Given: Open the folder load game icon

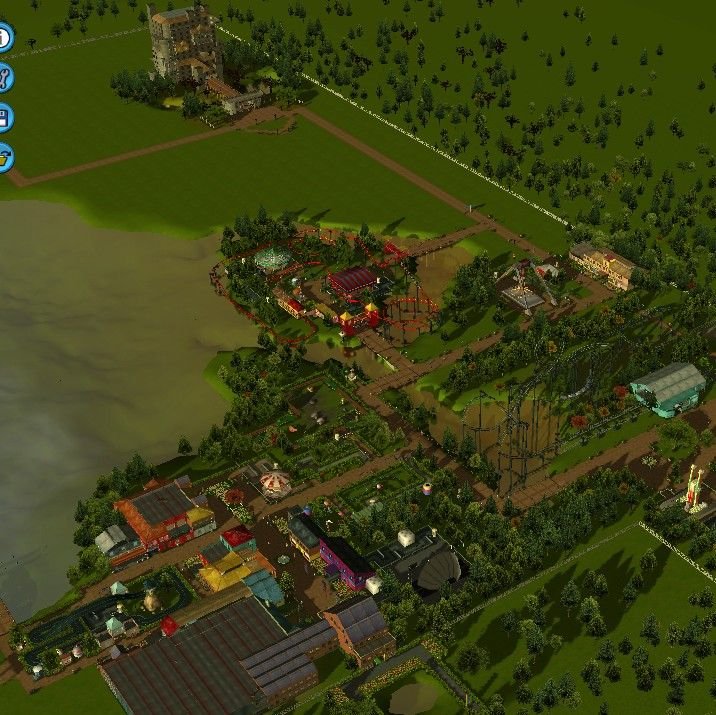Looking at the screenshot, I should coord(4,157).
